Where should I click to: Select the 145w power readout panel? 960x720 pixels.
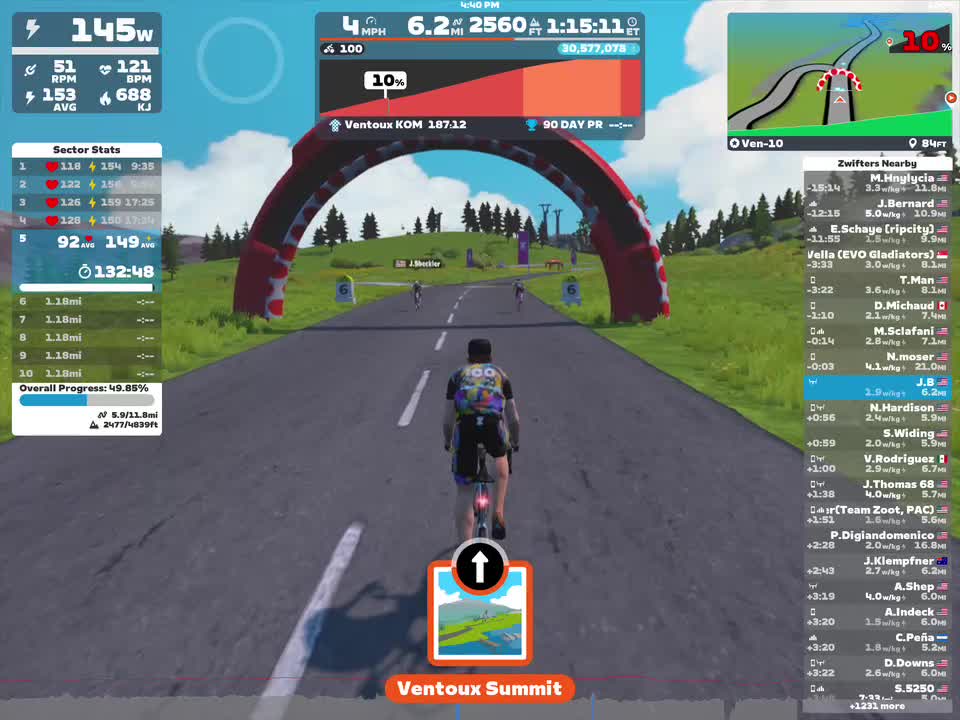pyautogui.click(x=87, y=31)
